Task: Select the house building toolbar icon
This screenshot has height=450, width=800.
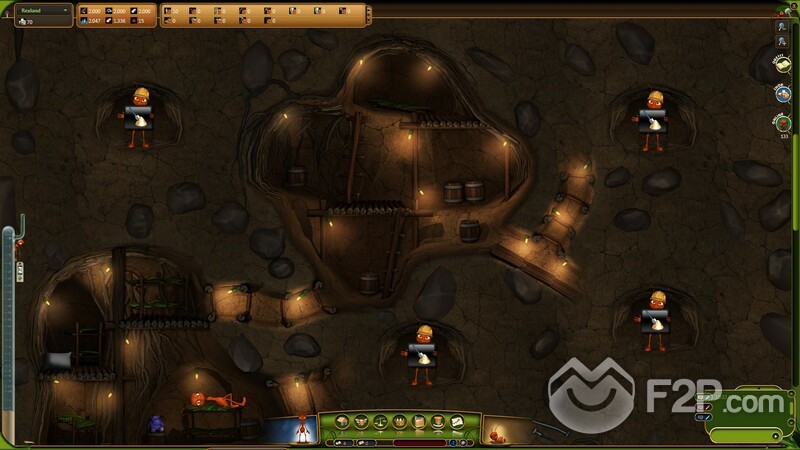Action: (x=343, y=420)
